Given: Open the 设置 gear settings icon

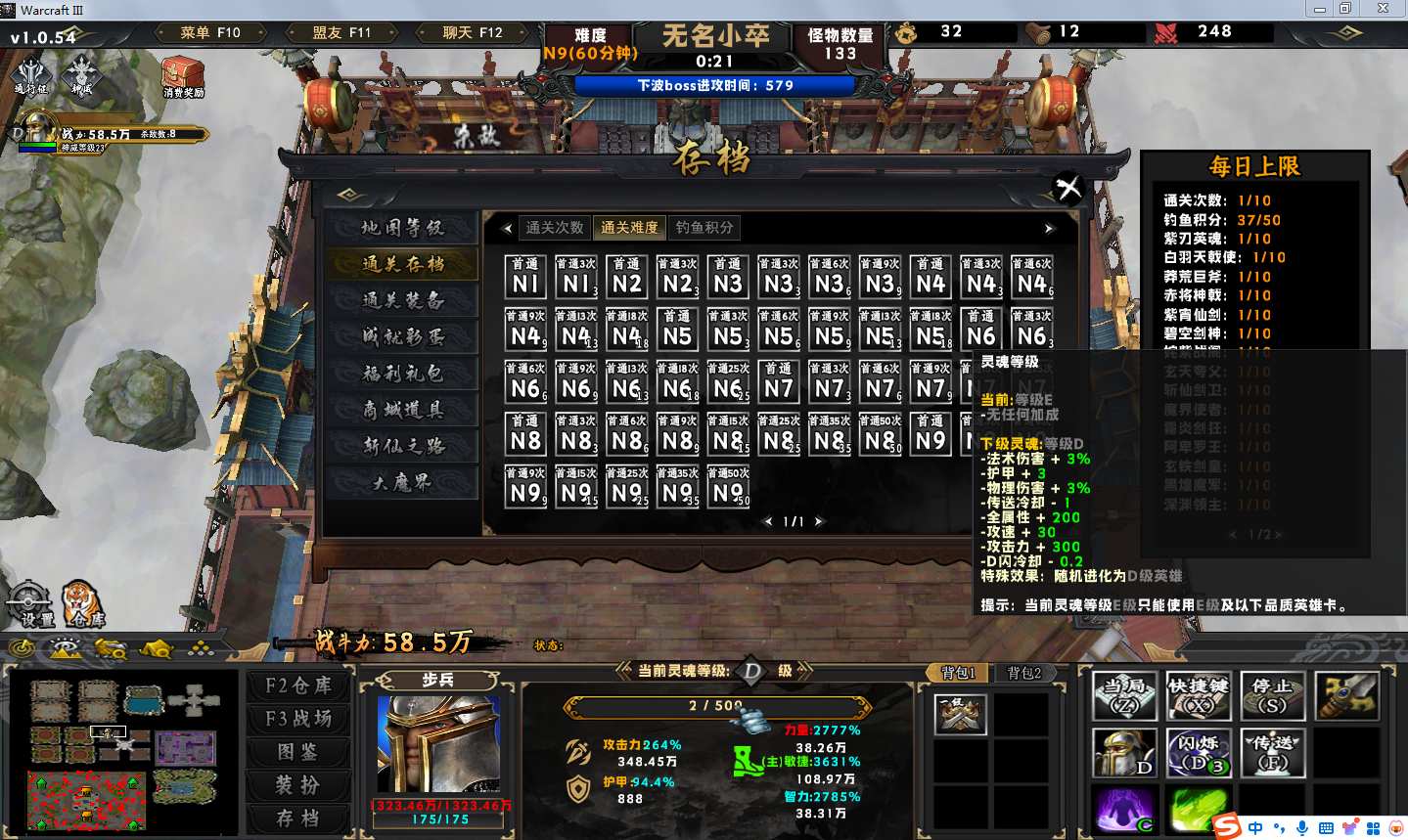Looking at the screenshot, I should [x=29, y=602].
